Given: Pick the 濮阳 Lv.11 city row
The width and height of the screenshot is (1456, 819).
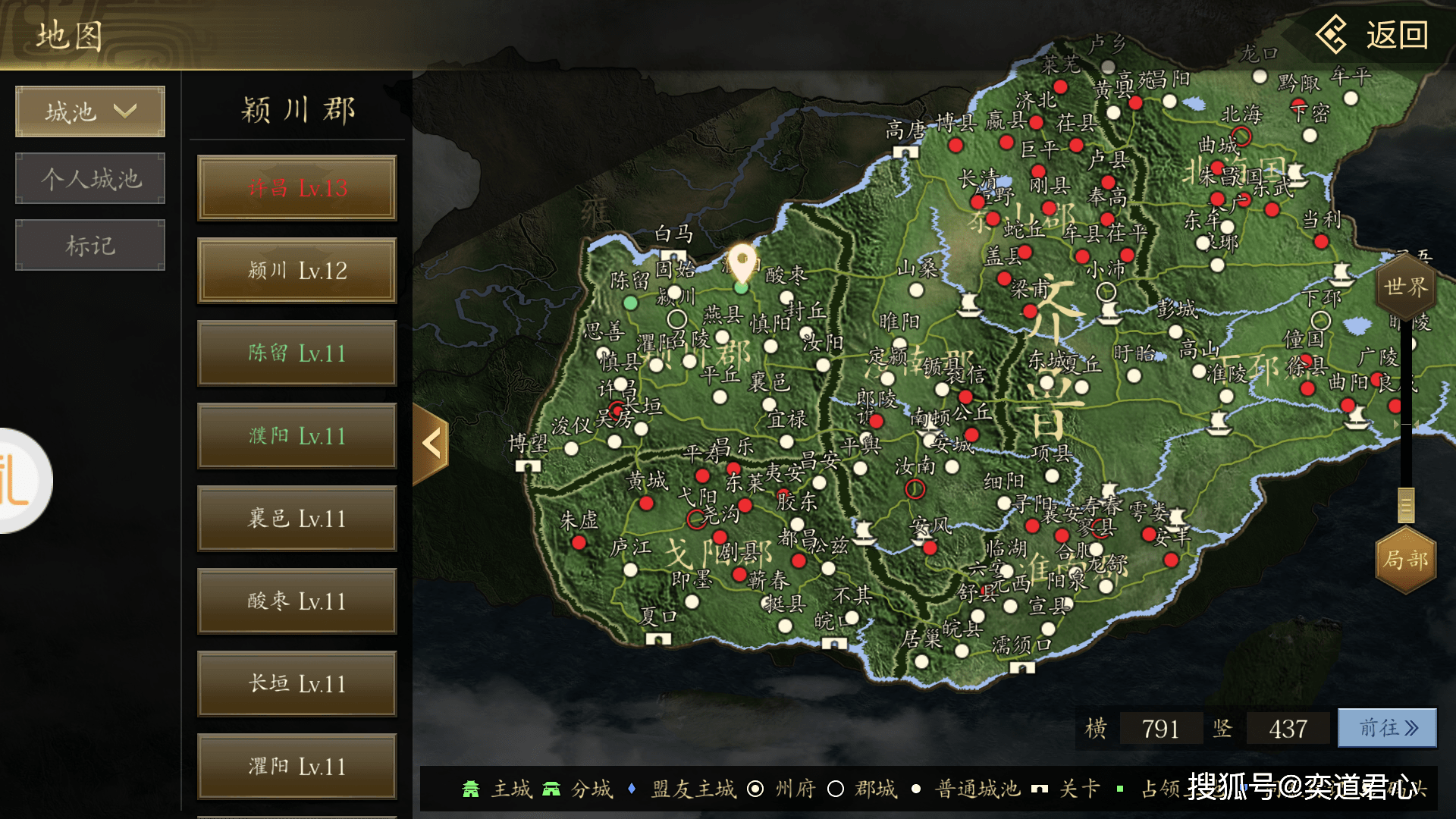Looking at the screenshot, I should (297, 436).
